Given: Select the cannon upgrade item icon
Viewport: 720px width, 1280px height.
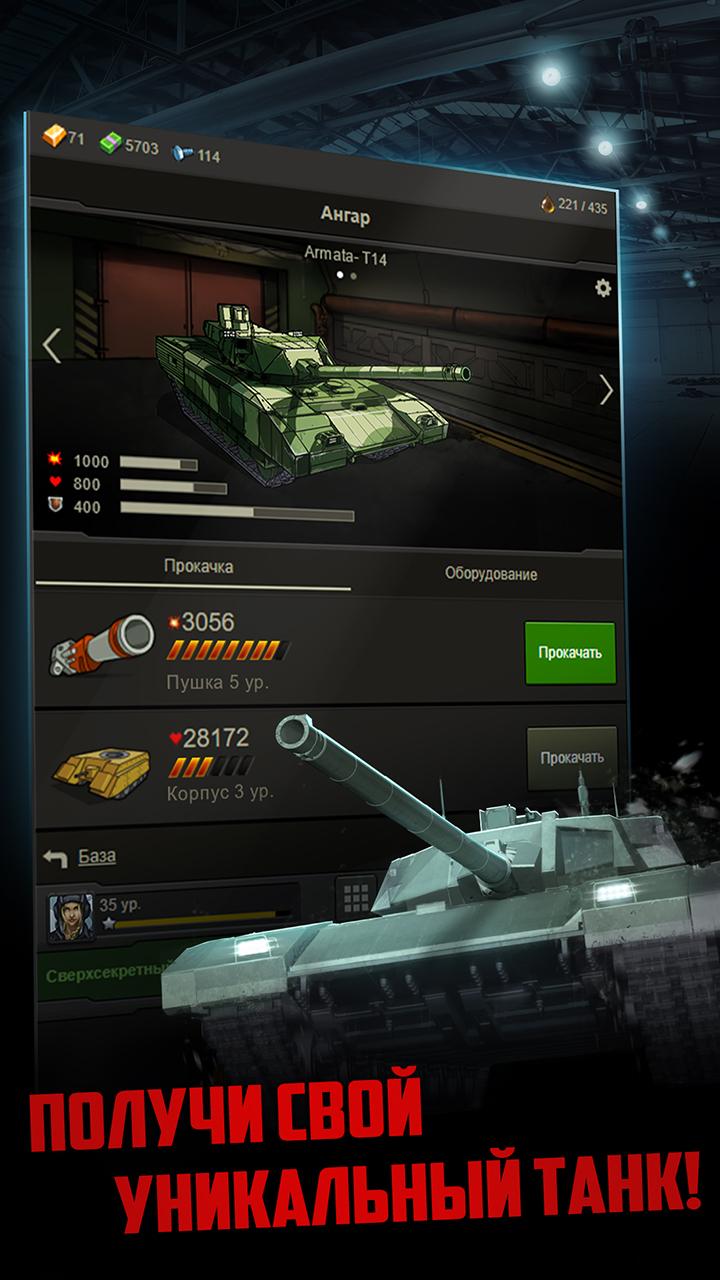Looking at the screenshot, I should [x=101, y=645].
